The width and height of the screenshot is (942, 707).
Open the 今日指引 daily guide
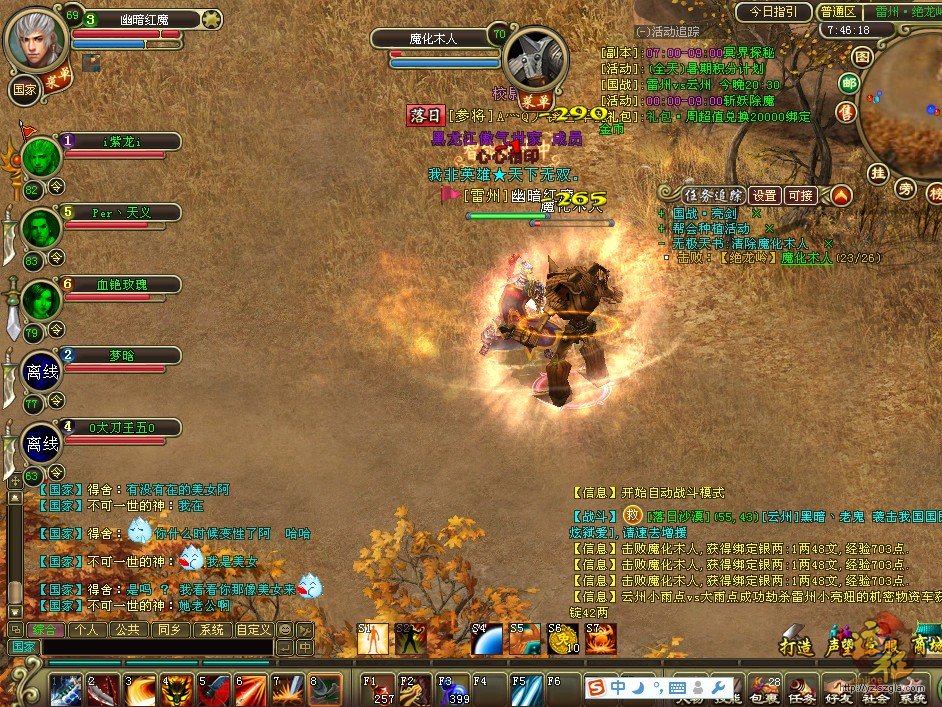pyautogui.click(x=773, y=12)
